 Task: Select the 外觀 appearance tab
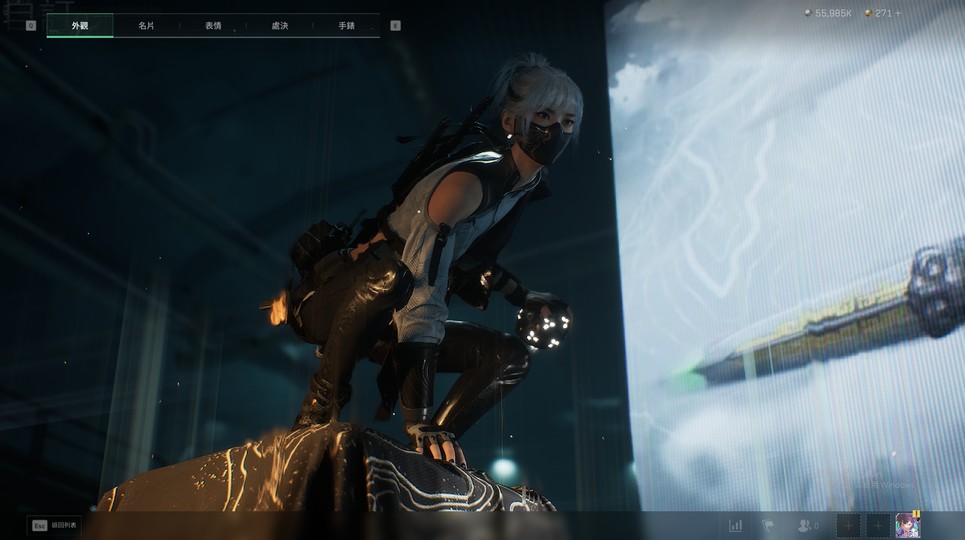[x=80, y=25]
